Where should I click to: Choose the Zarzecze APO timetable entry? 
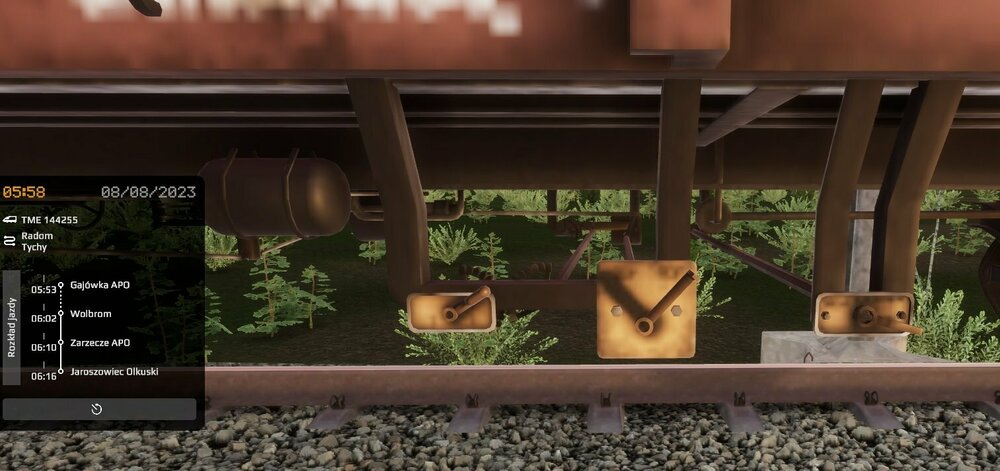tap(100, 343)
